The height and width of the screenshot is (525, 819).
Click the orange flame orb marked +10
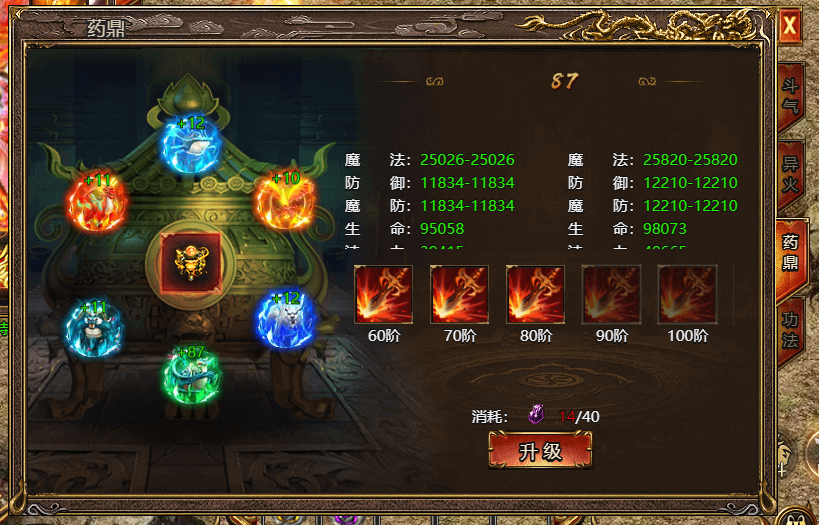tap(284, 201)
